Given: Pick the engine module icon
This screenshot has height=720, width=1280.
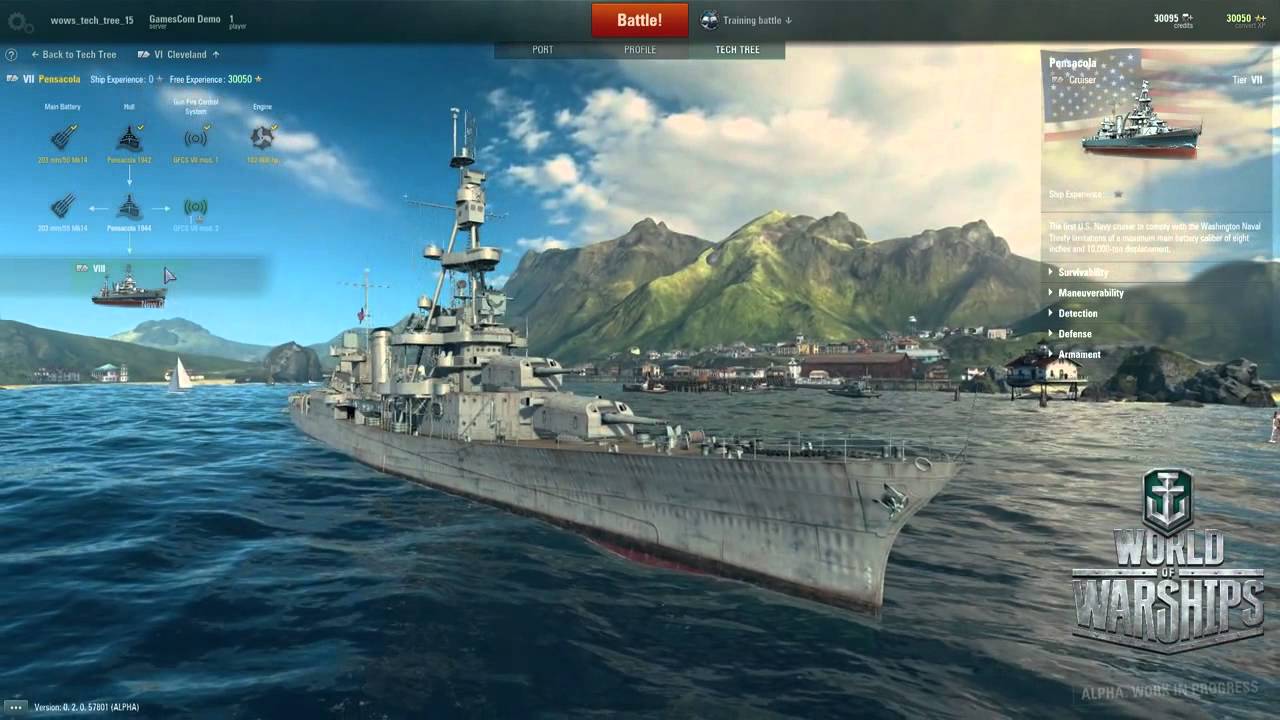Looking at the screenshot, I should pos(262,137).
